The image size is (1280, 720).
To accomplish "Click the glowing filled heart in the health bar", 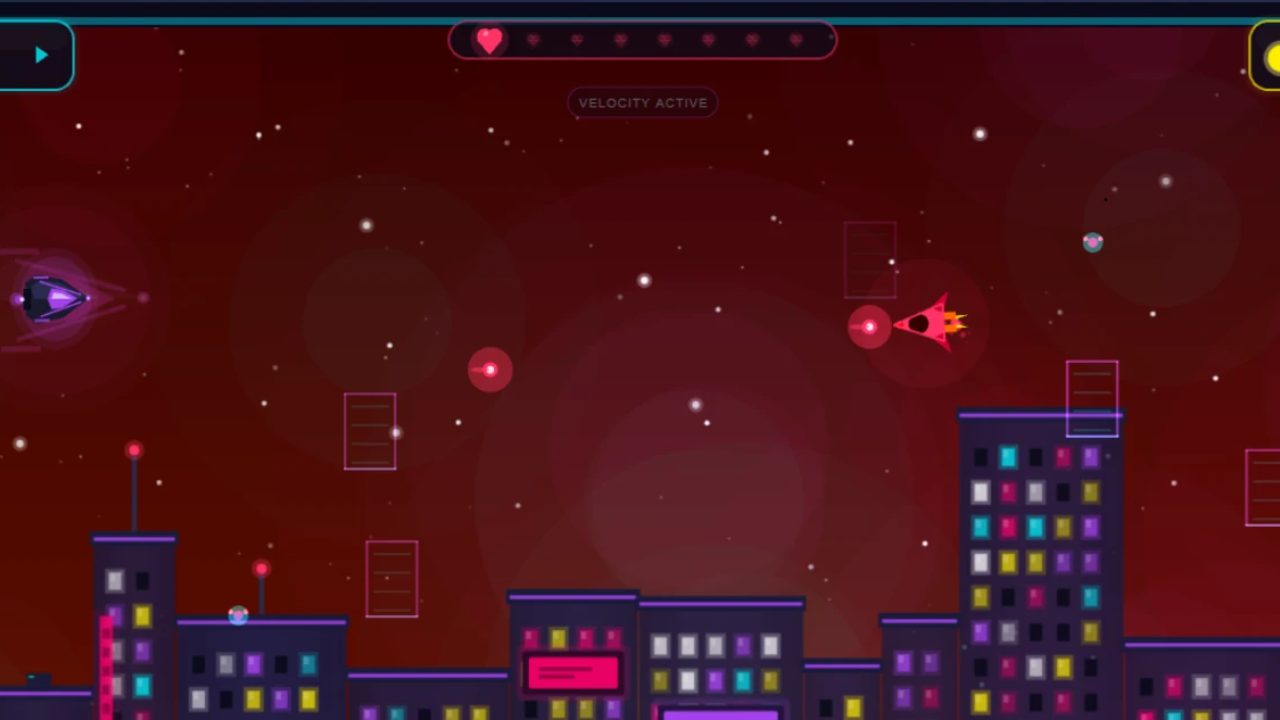I will 490,40.
